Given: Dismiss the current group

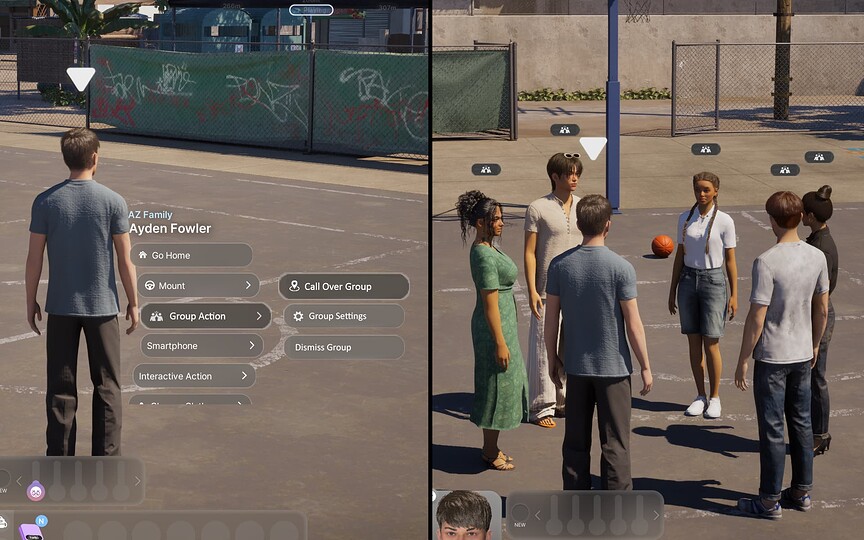Looking at the screenshot, I should coord(343,347).
